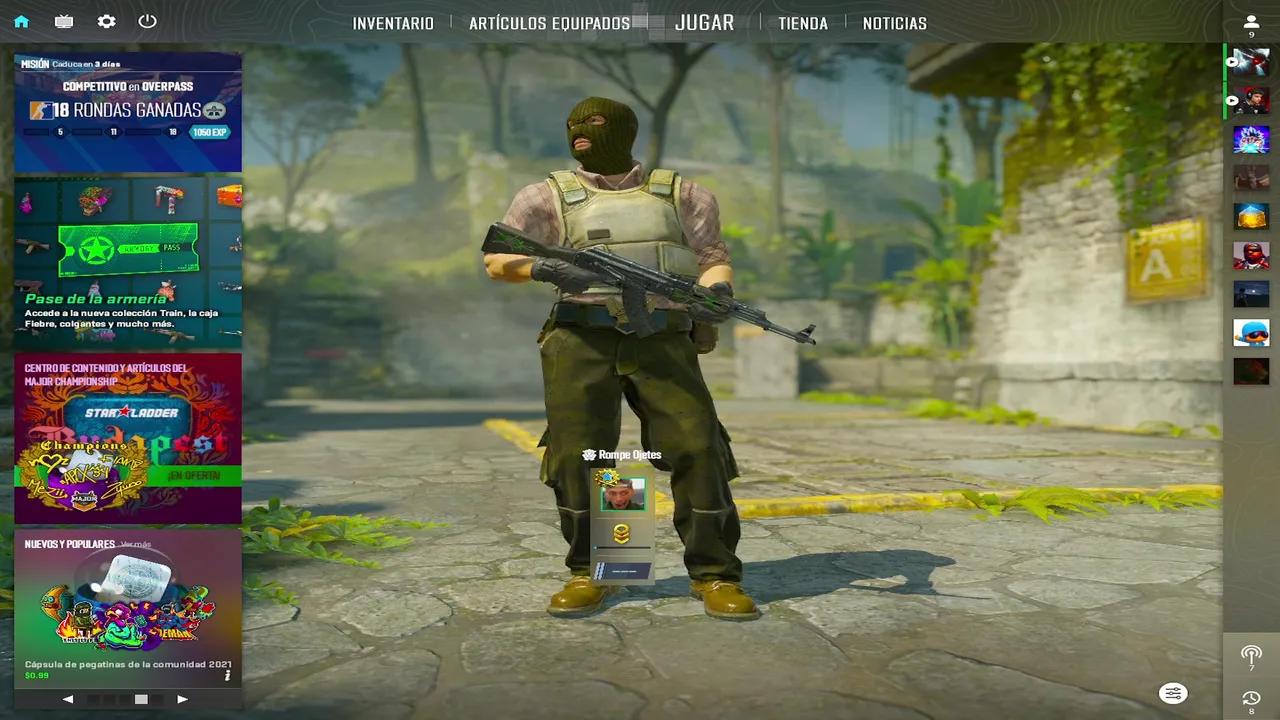The height and width of the screenshot is (720, 1280).
Task: Select the Home icon
Action: point(22,21)
